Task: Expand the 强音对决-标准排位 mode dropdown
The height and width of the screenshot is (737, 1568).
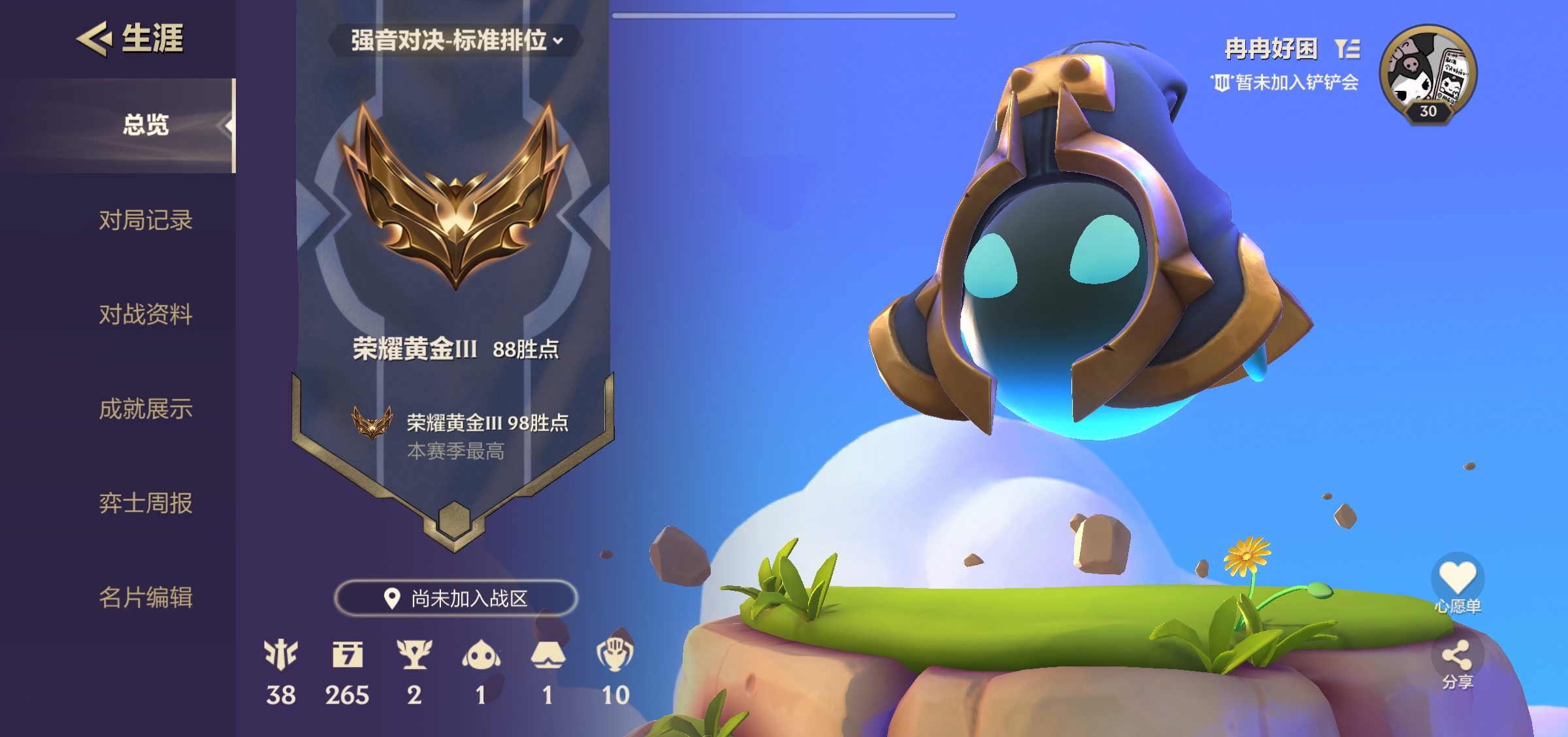Action: pos(456,41)
